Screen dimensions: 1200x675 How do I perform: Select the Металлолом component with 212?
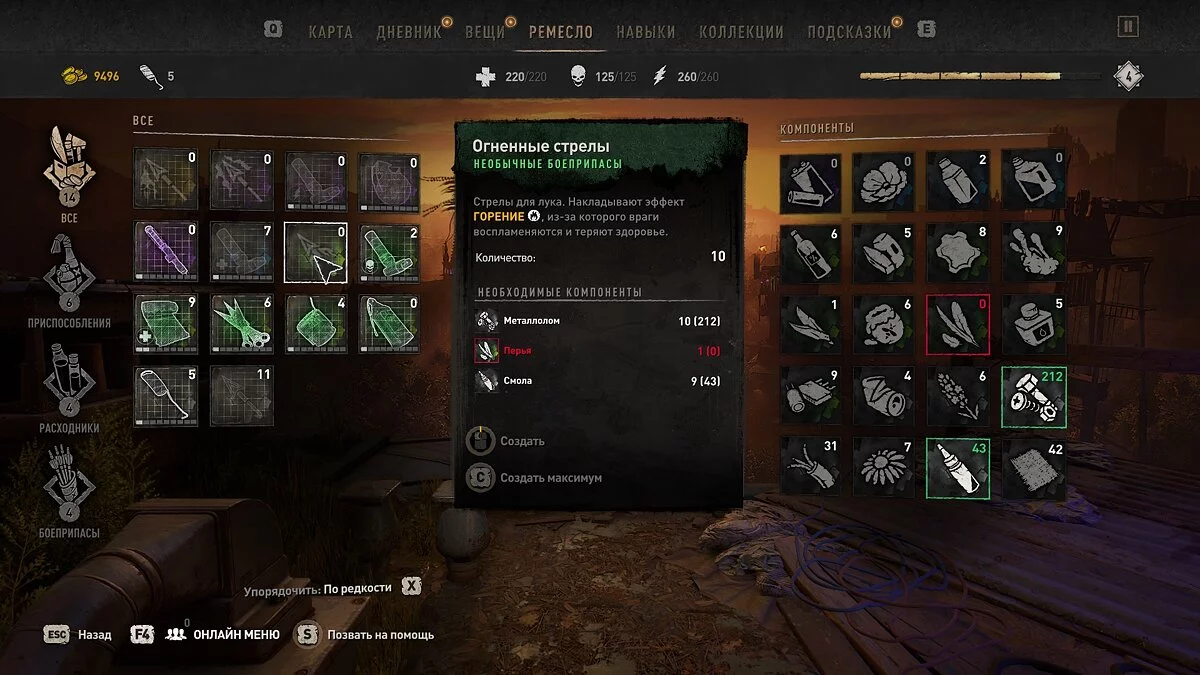click(1034, 396)
